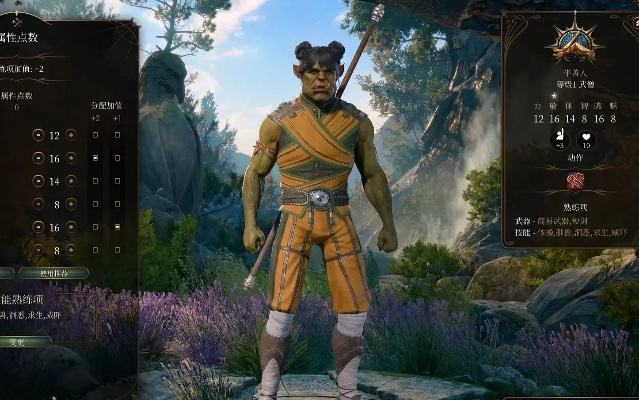This screenshot has height=400, width=639.
Task: Assign the +1 bonus to the 14 score row
Action: [117, 181]
